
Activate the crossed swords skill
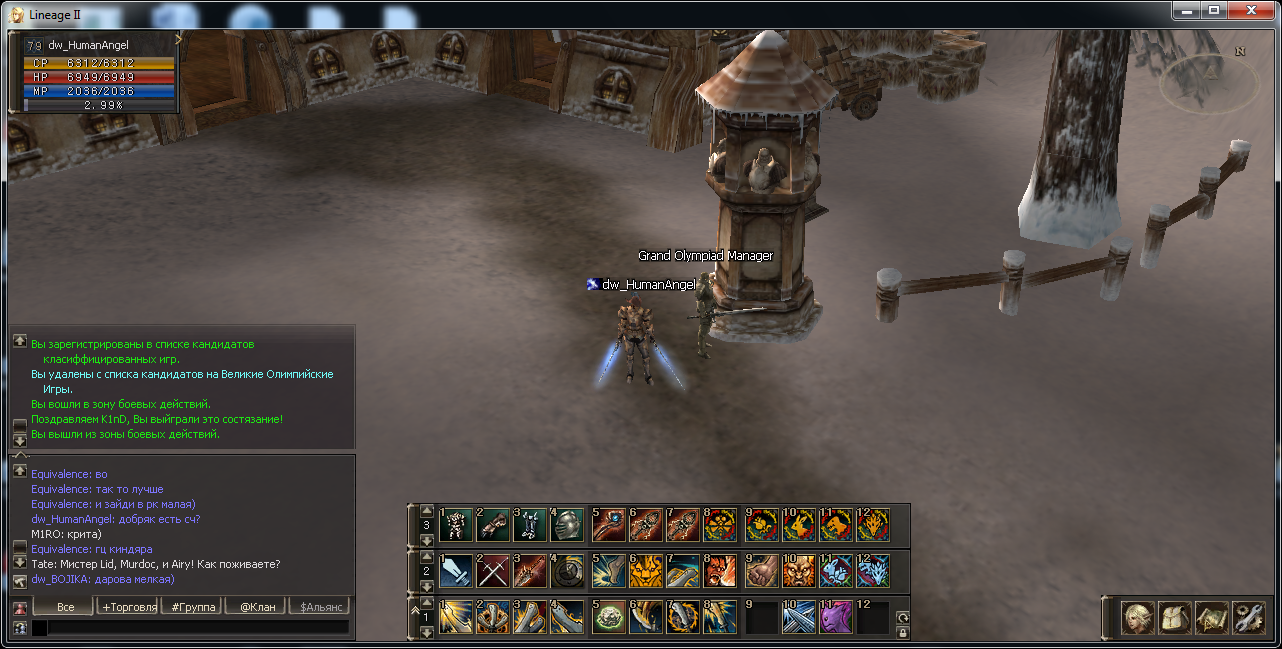(x=493, y=570)
